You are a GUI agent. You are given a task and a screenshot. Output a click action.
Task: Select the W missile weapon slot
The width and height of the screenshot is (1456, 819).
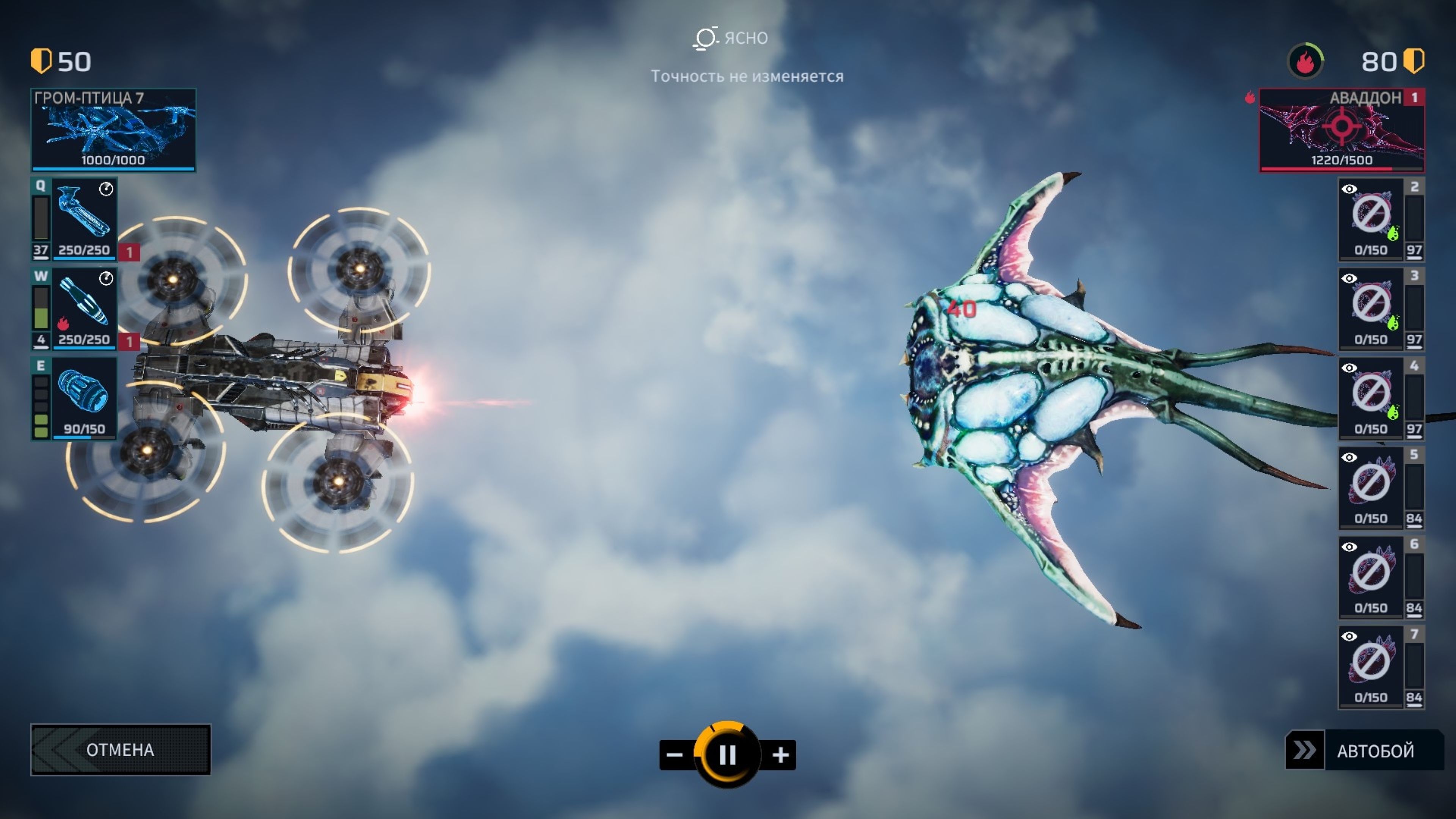(84, 309)
